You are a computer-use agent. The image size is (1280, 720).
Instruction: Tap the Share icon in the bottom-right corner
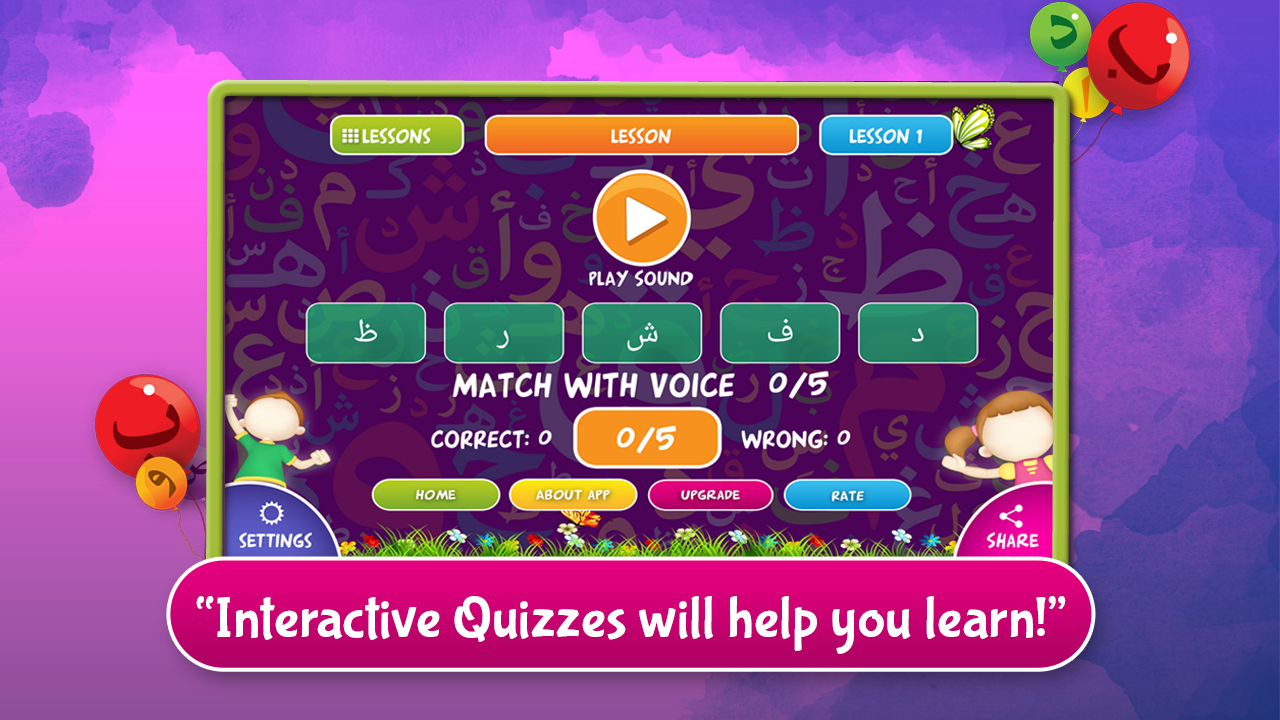(x=1013, y=523)
